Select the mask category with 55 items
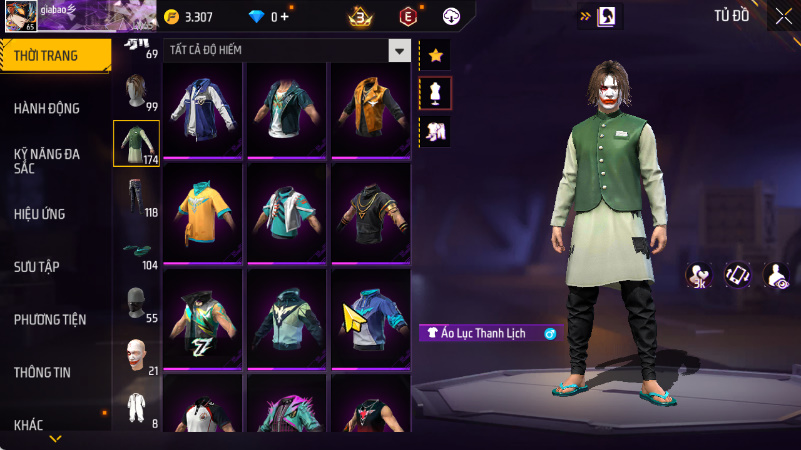 [x=137, y=304]
